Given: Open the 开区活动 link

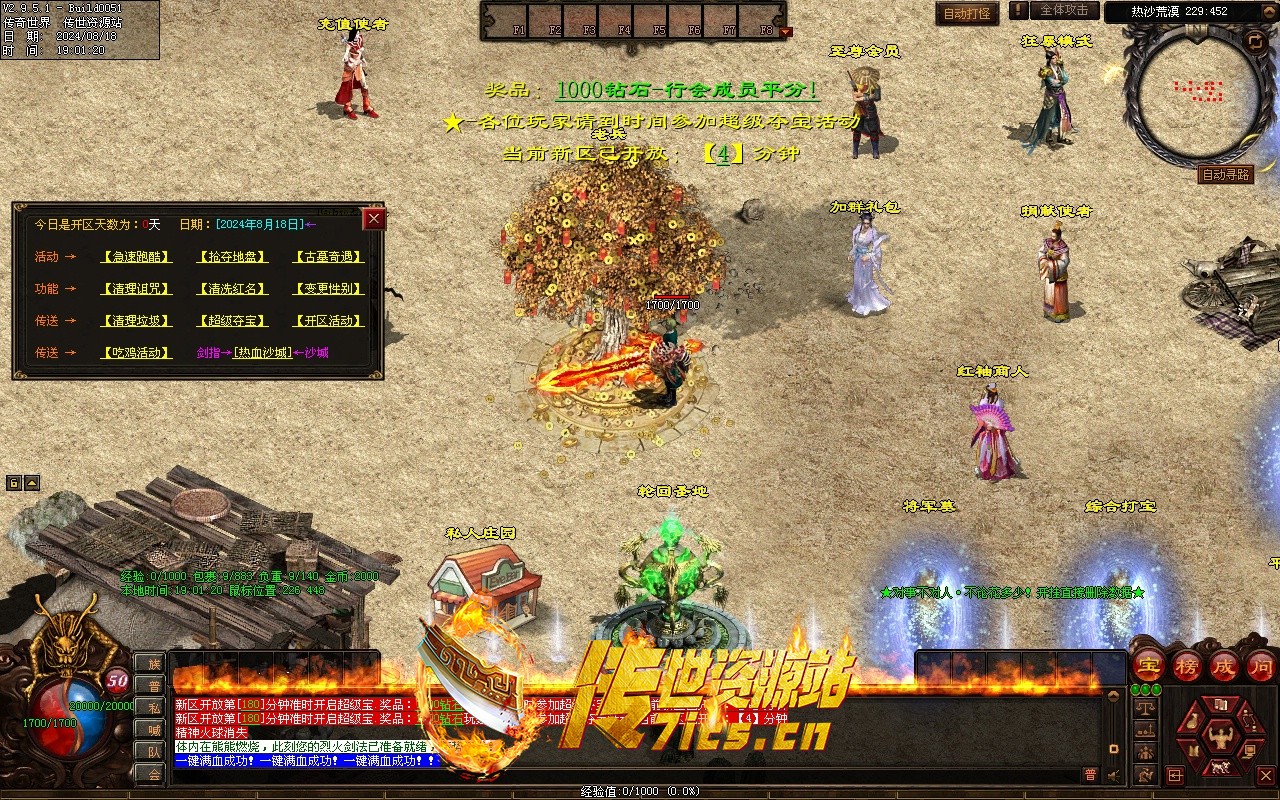Looking at the screenshot, I should click(328, 321).
